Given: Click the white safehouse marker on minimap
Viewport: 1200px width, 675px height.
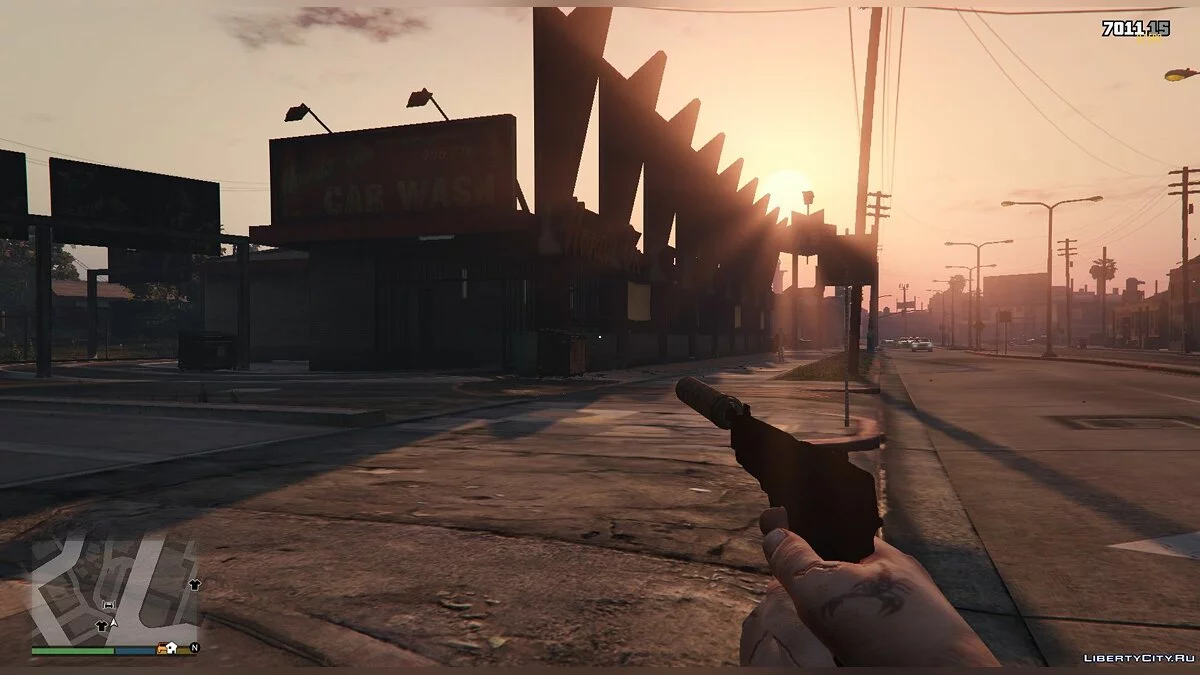Looking at the screenshot, I should click(x=173, y=648).
